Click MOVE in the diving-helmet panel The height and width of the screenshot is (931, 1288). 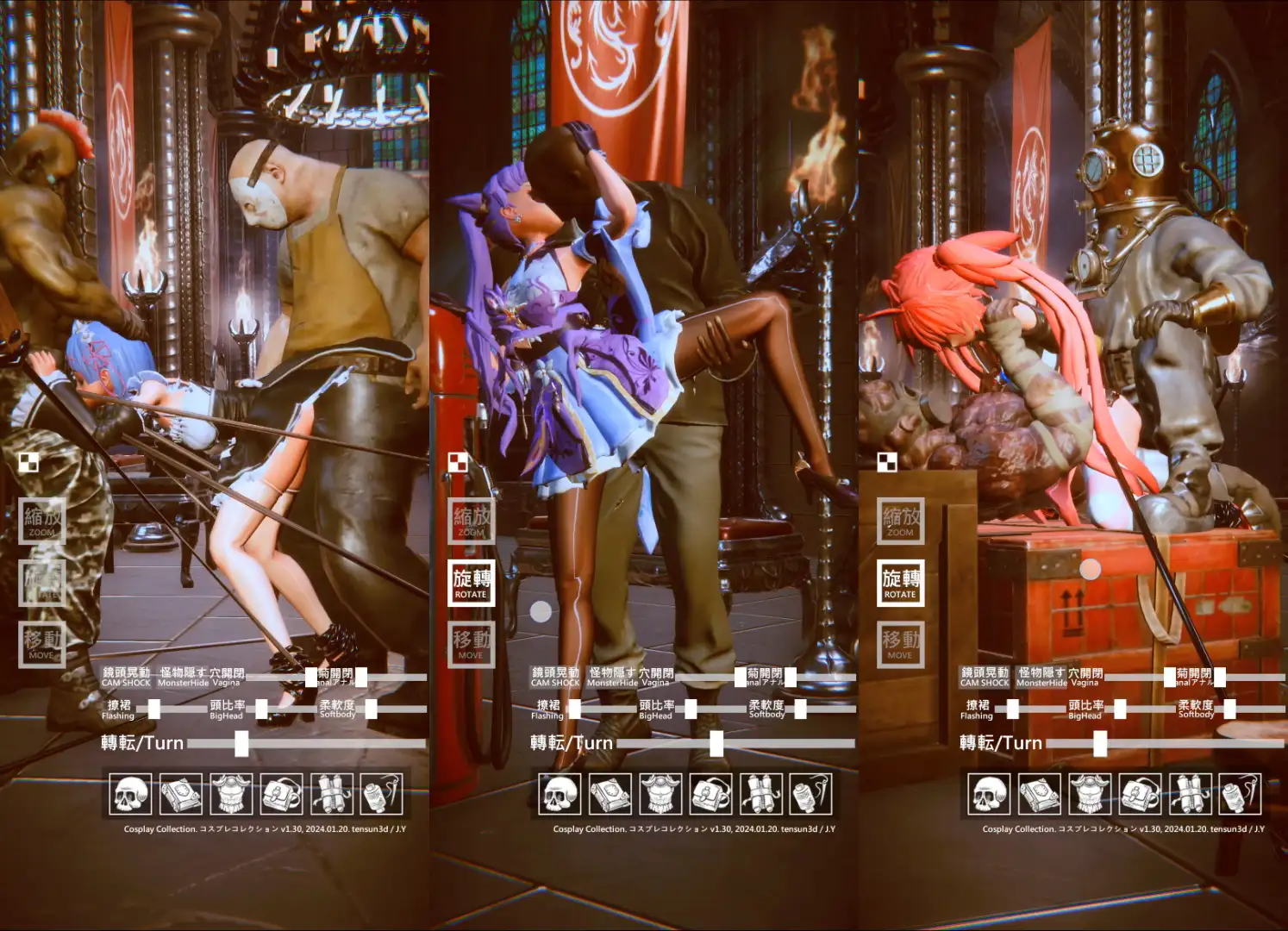pyautogui.click(x=900, y=643)
